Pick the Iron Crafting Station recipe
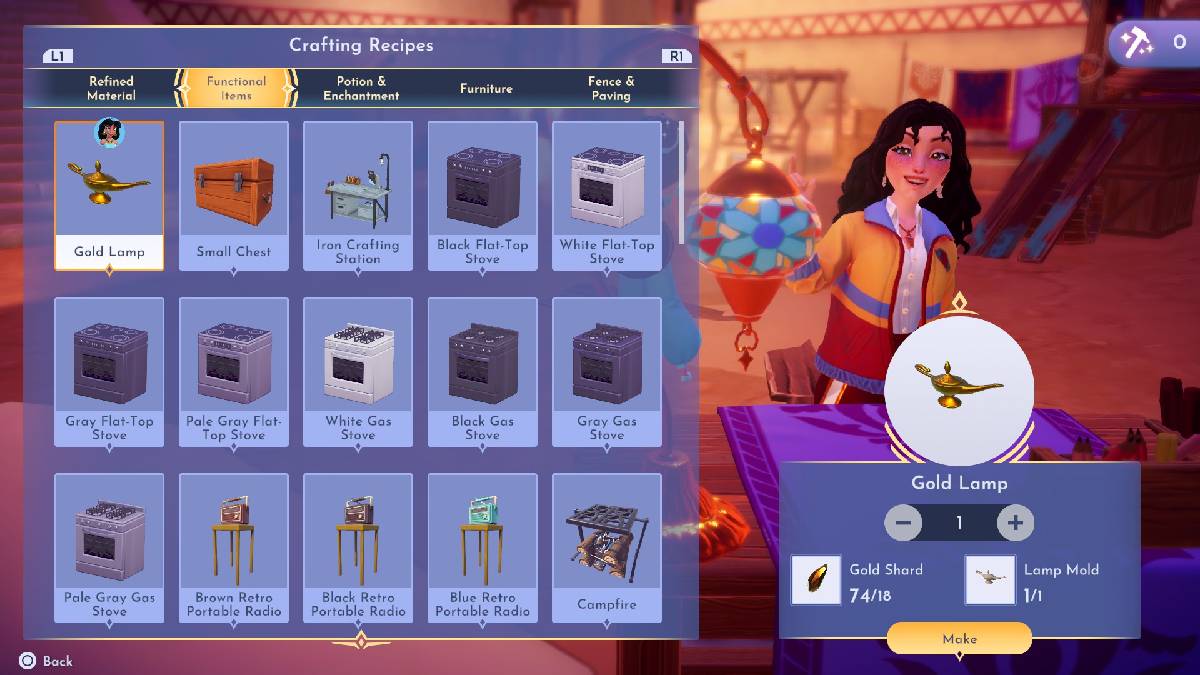 click(358, 195)
